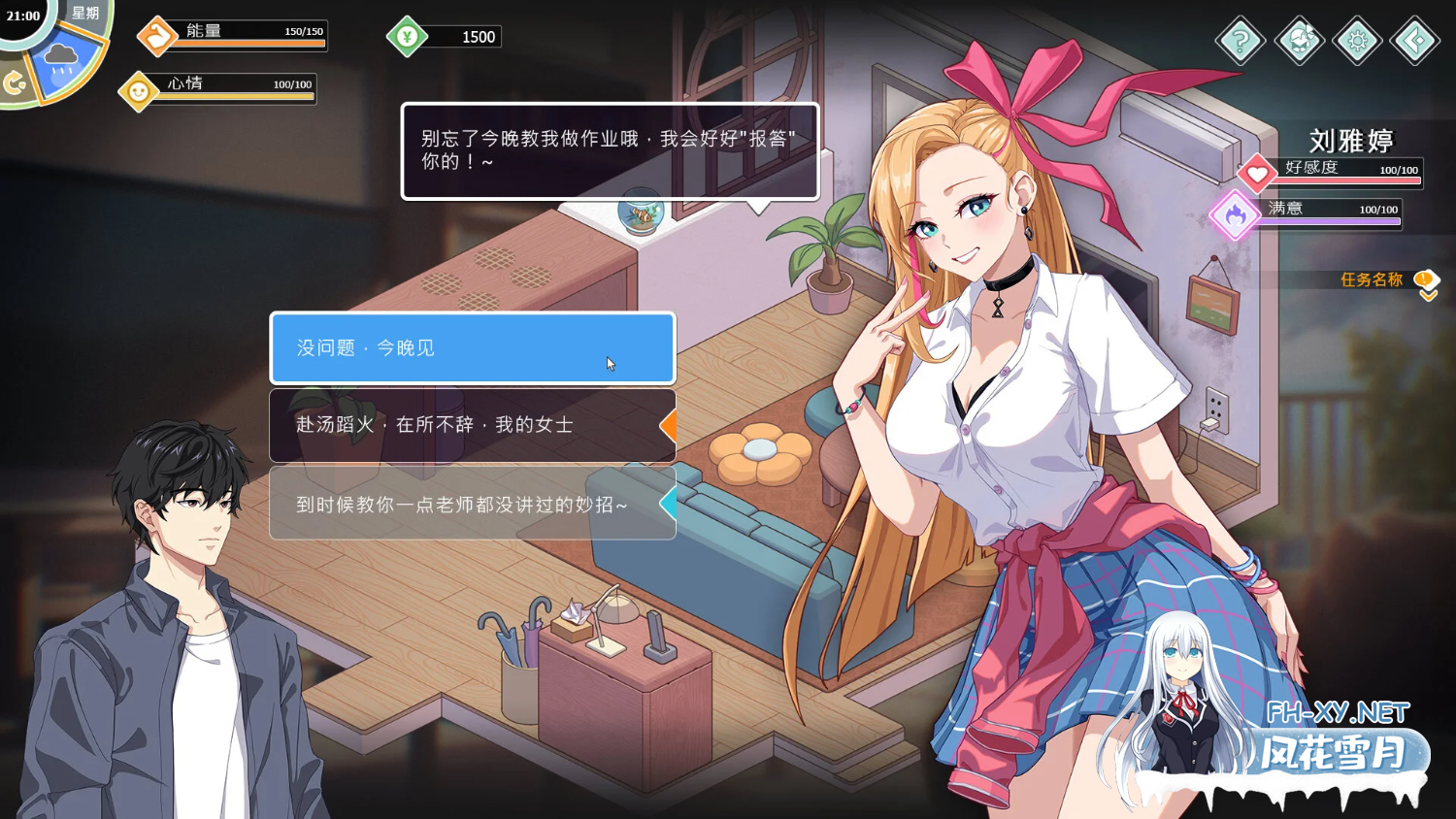This screenshot has height=819, width=1456.
Task: Click the orange arrow on the second dialogue option
Action: (x=669, y=425)
